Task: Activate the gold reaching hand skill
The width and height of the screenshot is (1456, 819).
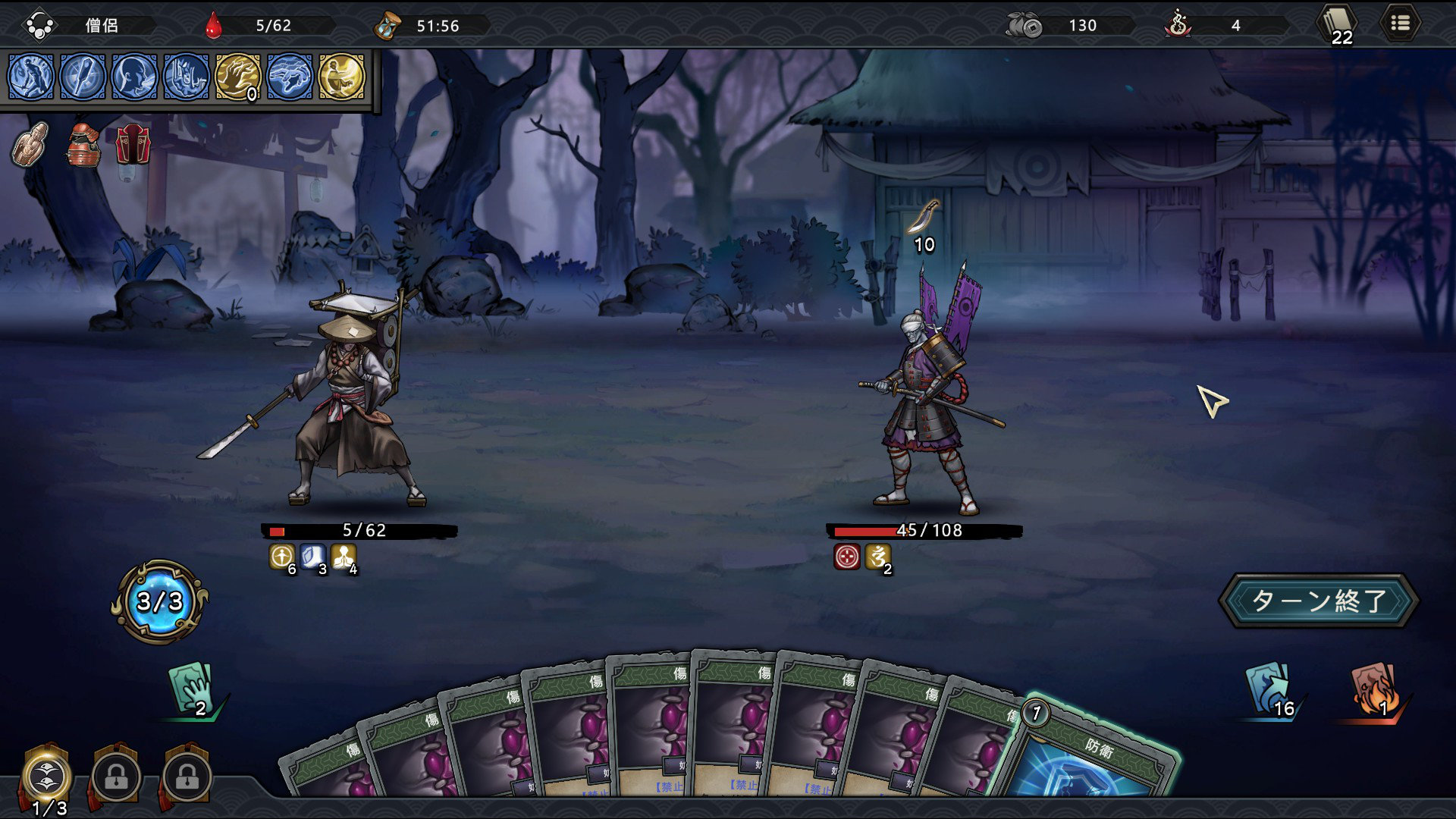Action: click(238, 77)
